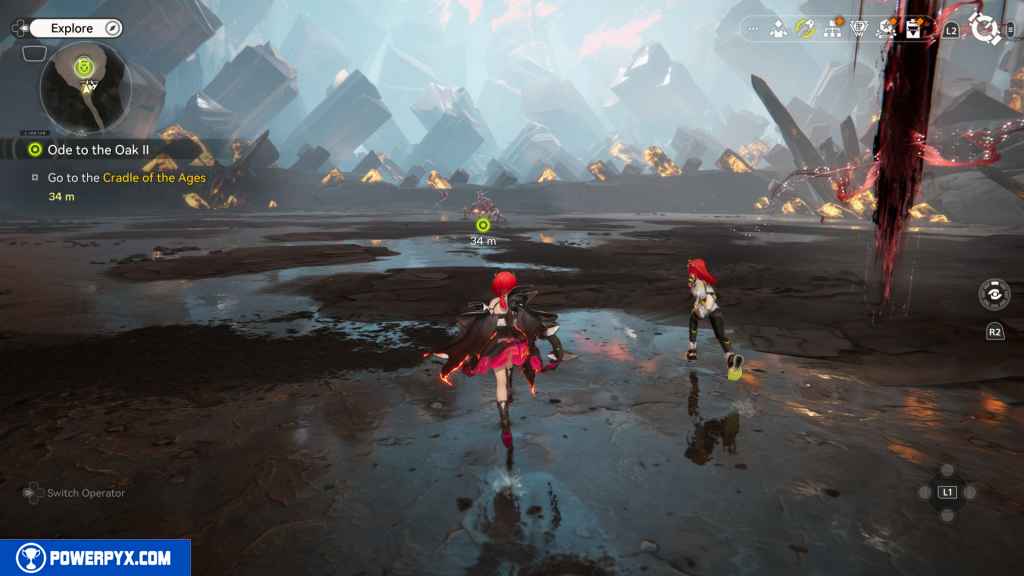Click the PowerPyx.com watermark logo

coord(95,557)
